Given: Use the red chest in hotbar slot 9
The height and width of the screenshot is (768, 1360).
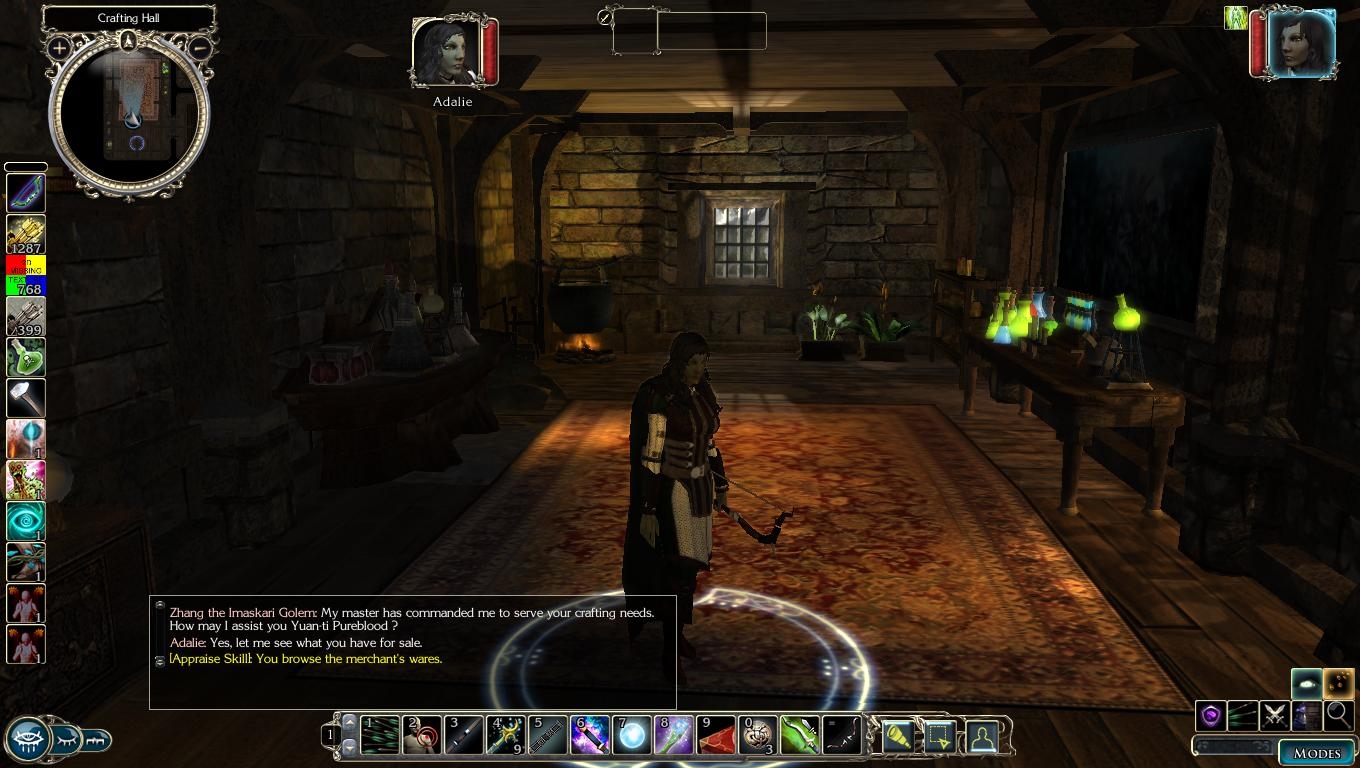Looking at the screenshot, I should tap(716, 736).
